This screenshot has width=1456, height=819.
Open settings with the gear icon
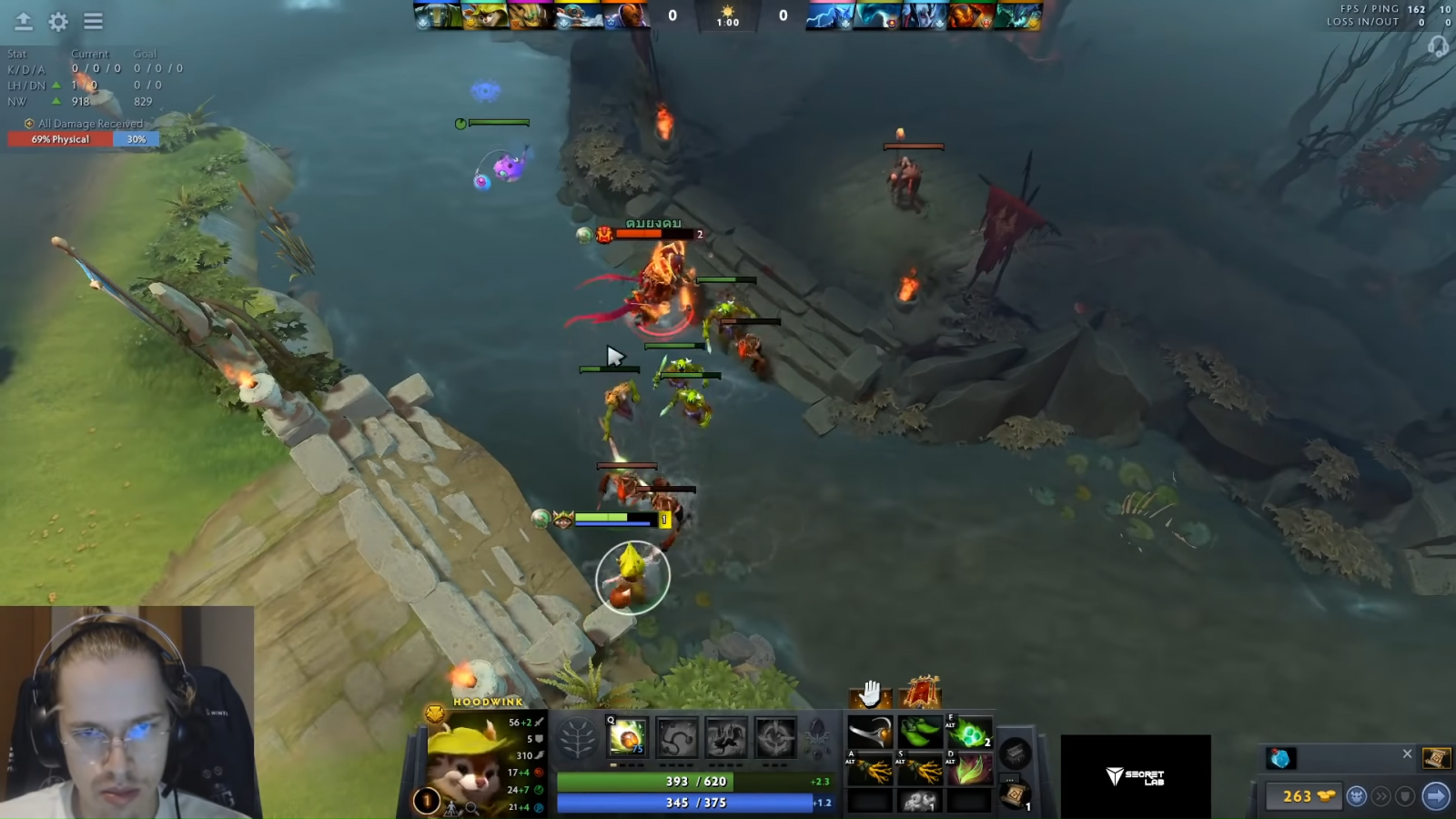coord(56,22)
